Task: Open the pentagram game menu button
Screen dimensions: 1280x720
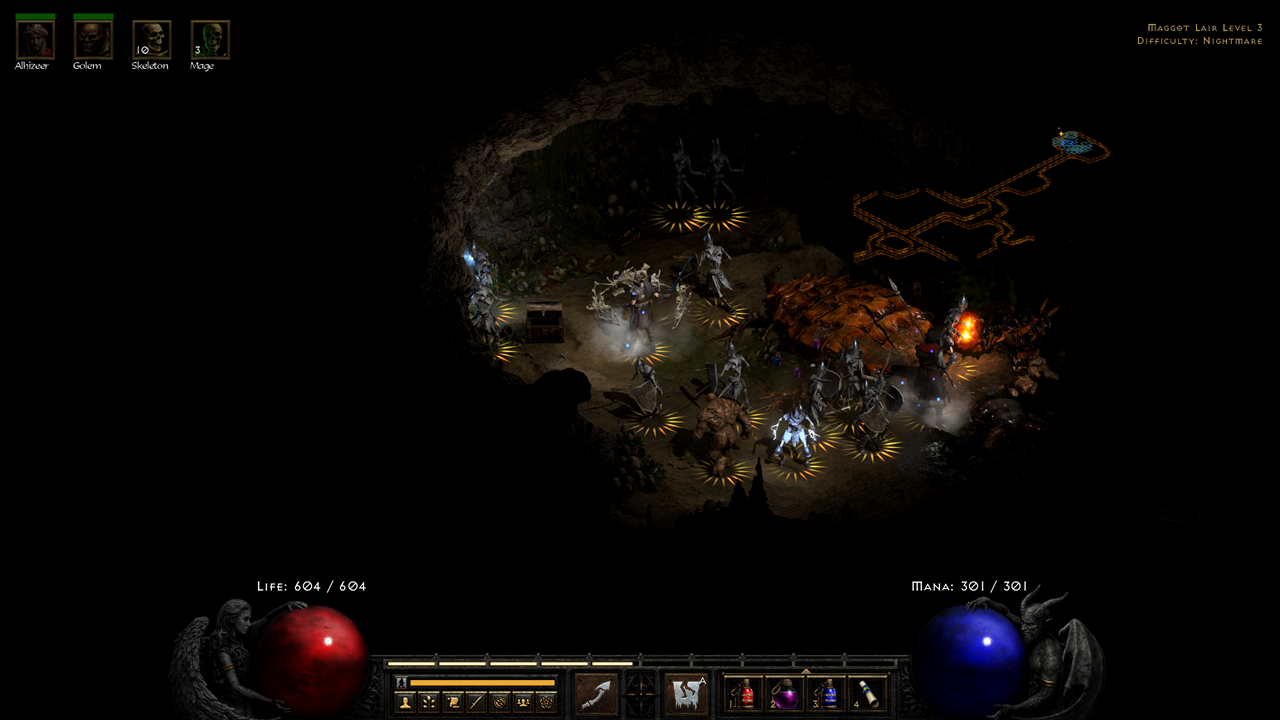Action: coord(546,702)
